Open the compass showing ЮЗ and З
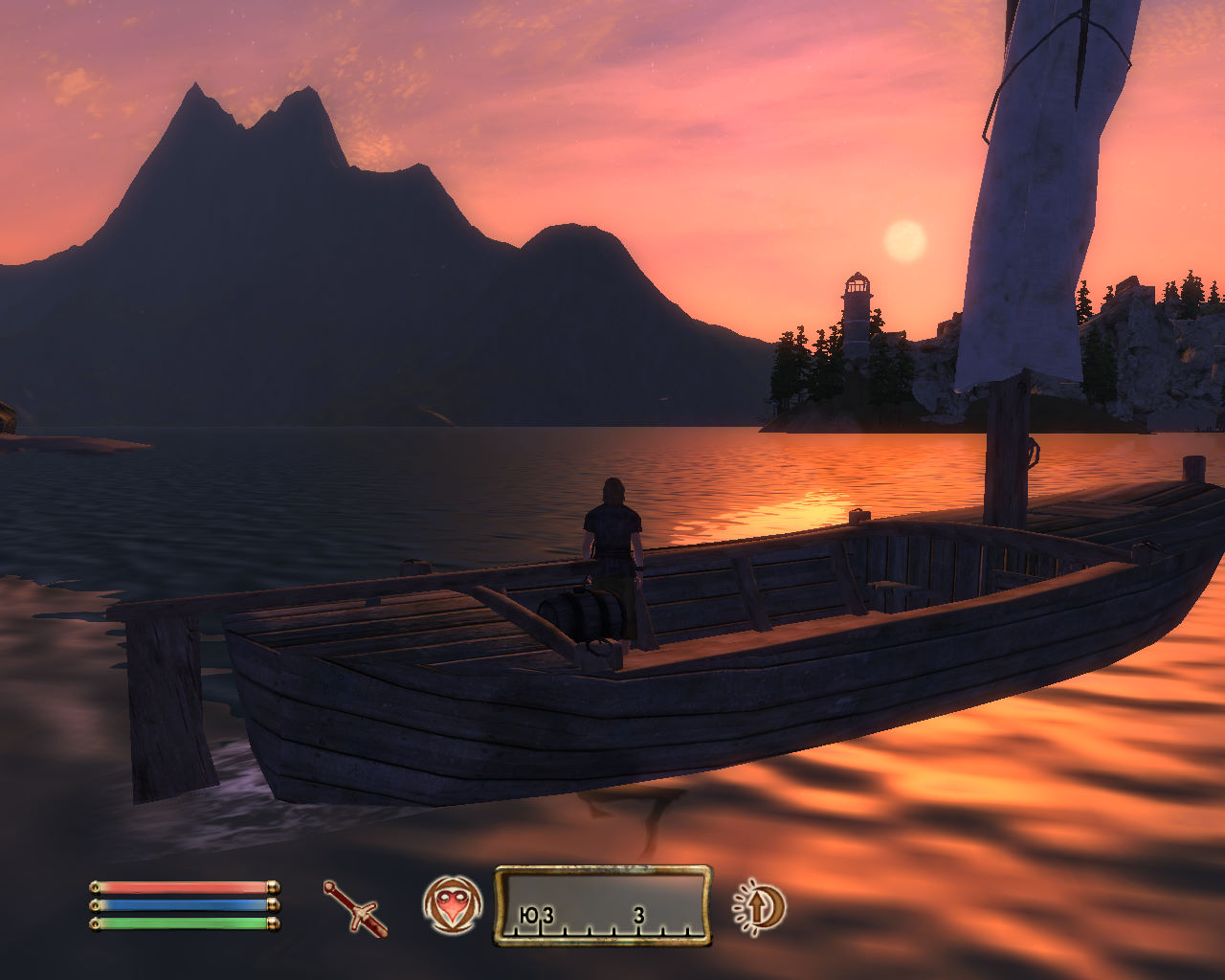1225x980 pixels. [x=602, y=905]
